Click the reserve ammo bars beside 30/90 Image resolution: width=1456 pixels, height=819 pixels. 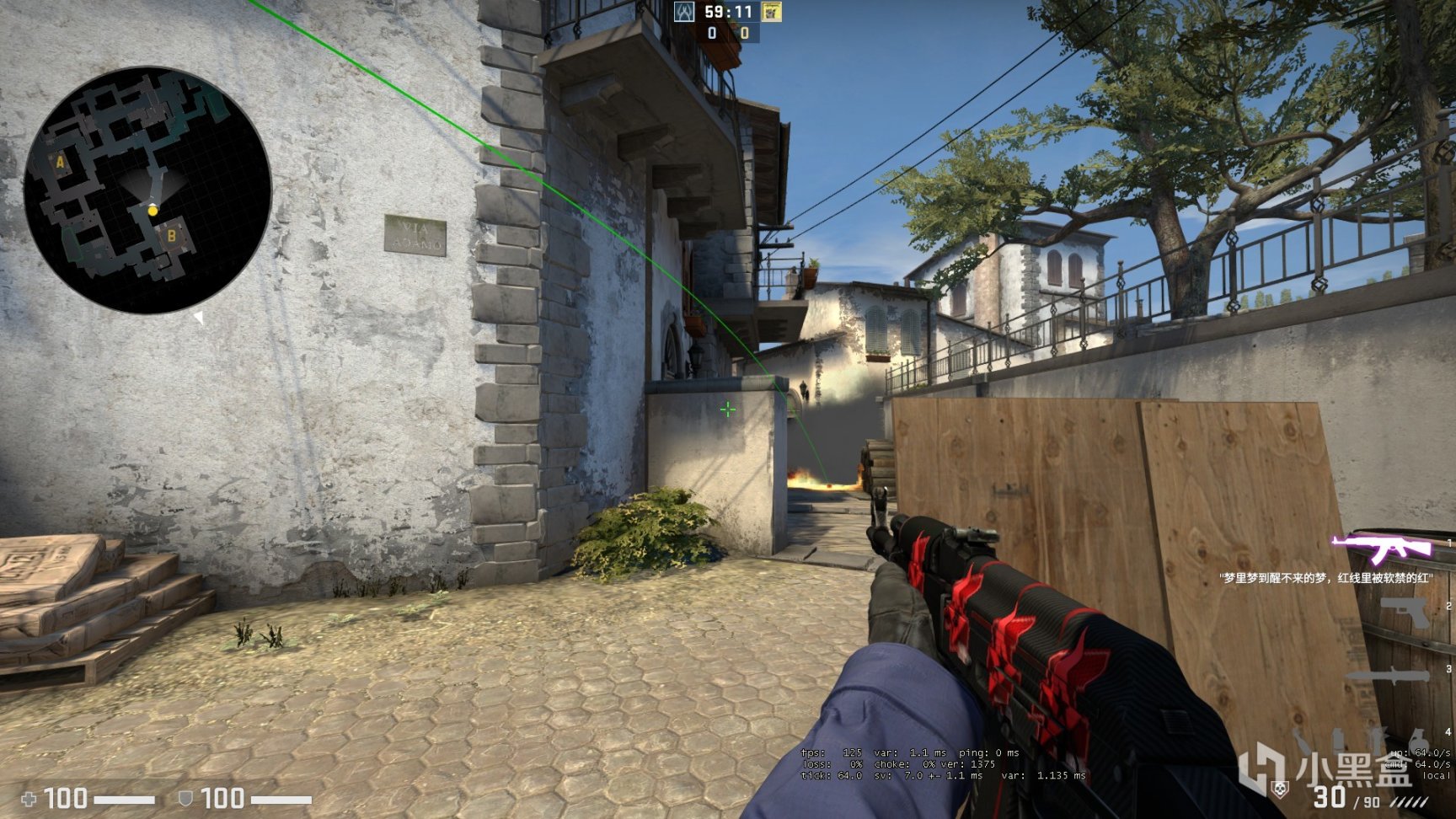coord(1408,802)
